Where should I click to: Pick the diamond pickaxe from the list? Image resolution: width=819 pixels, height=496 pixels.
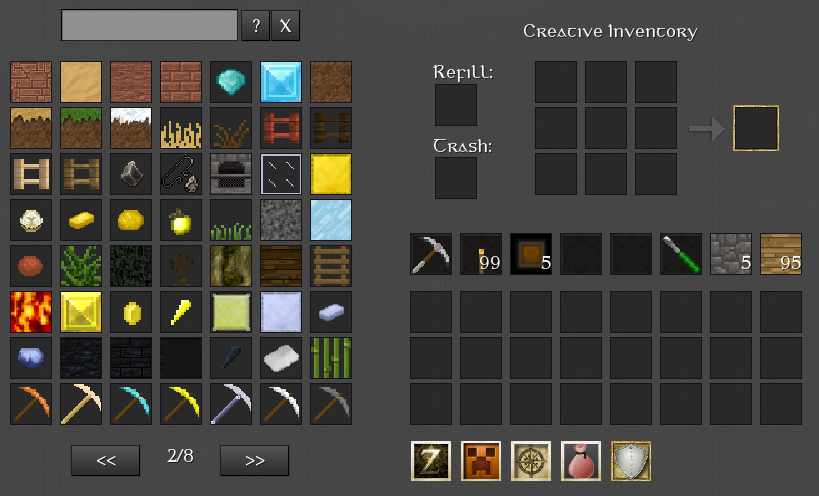coord(130,403)
